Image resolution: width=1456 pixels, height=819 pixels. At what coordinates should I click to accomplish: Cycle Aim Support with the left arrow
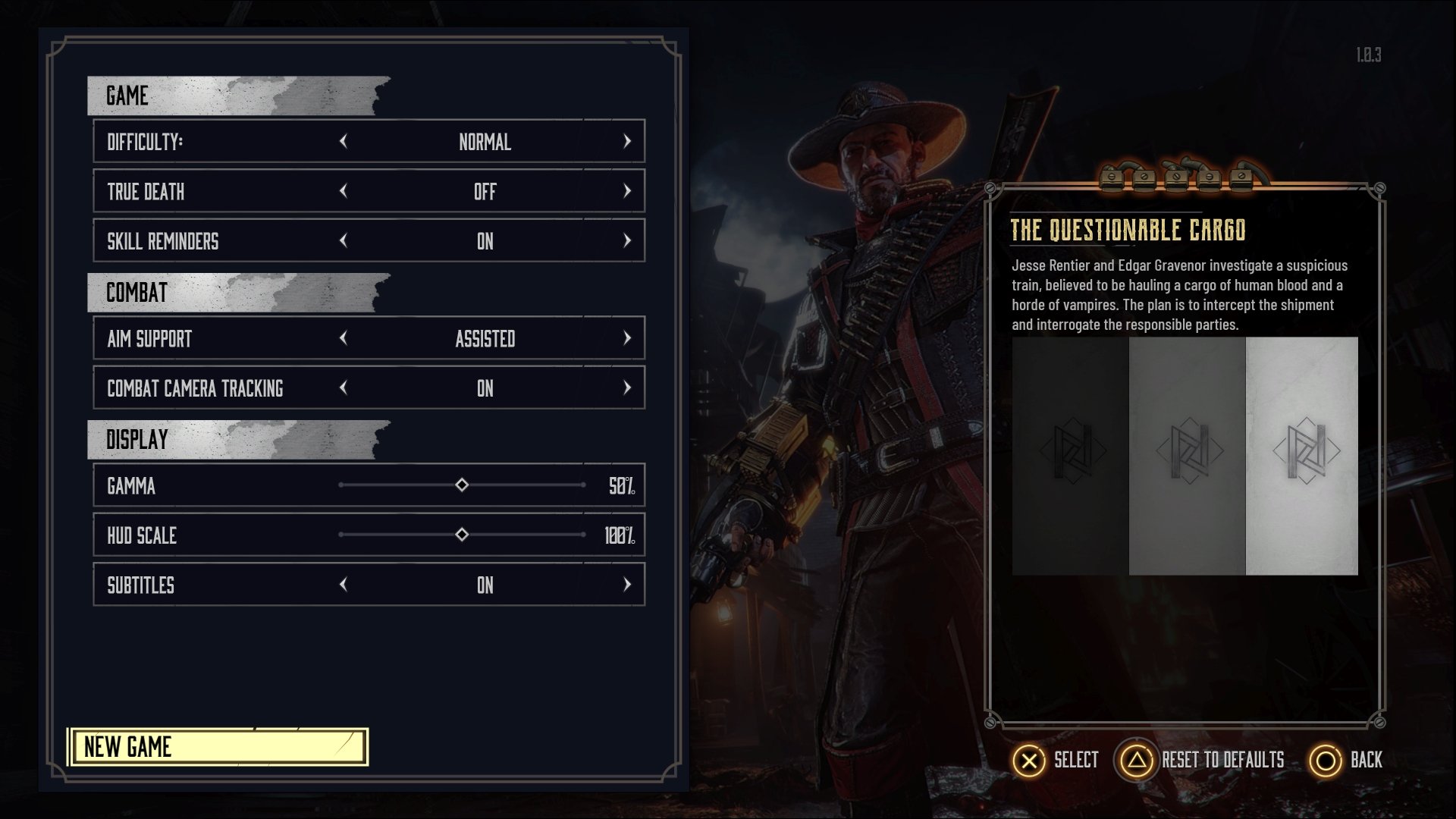(344, 338)
